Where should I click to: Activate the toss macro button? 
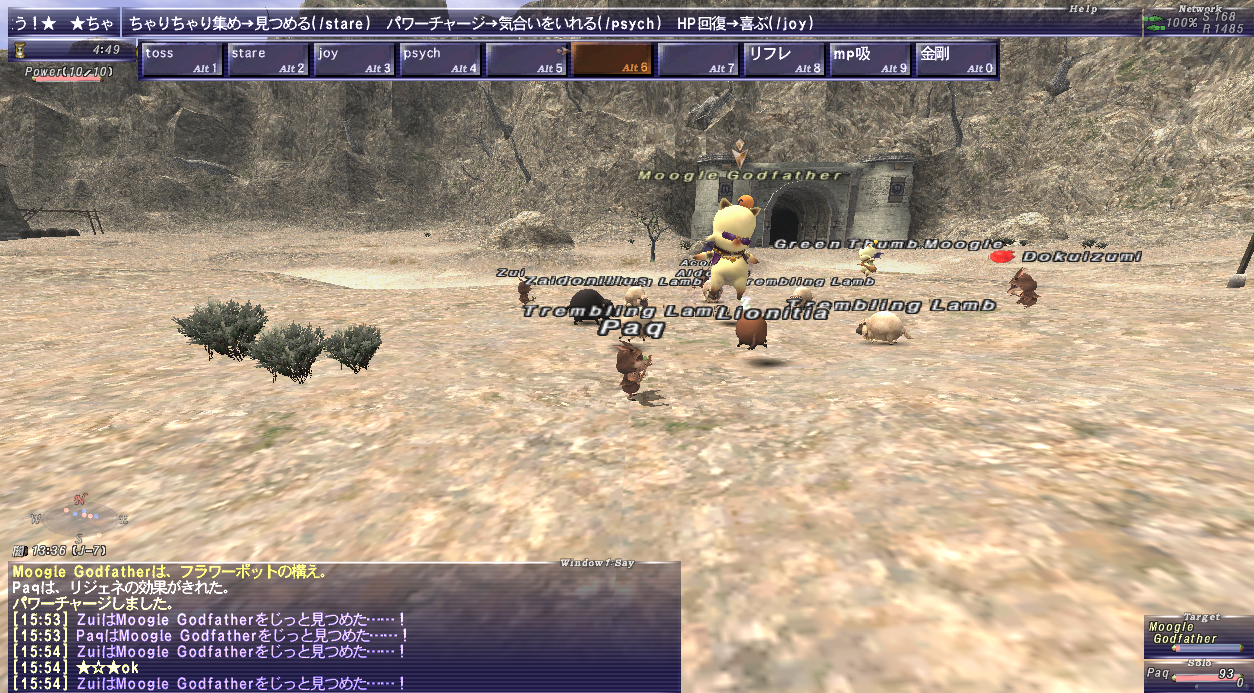click(x=182, y=60)
